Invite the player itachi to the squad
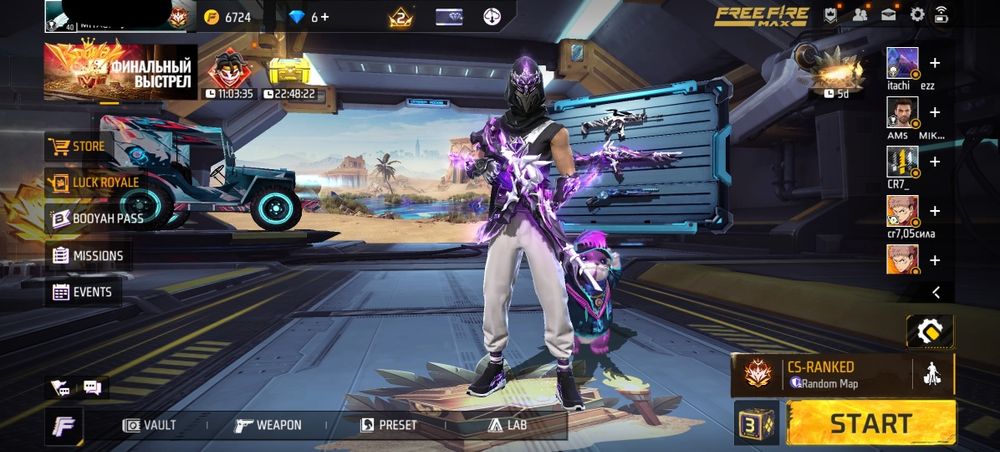 click(x=935, y=62)
